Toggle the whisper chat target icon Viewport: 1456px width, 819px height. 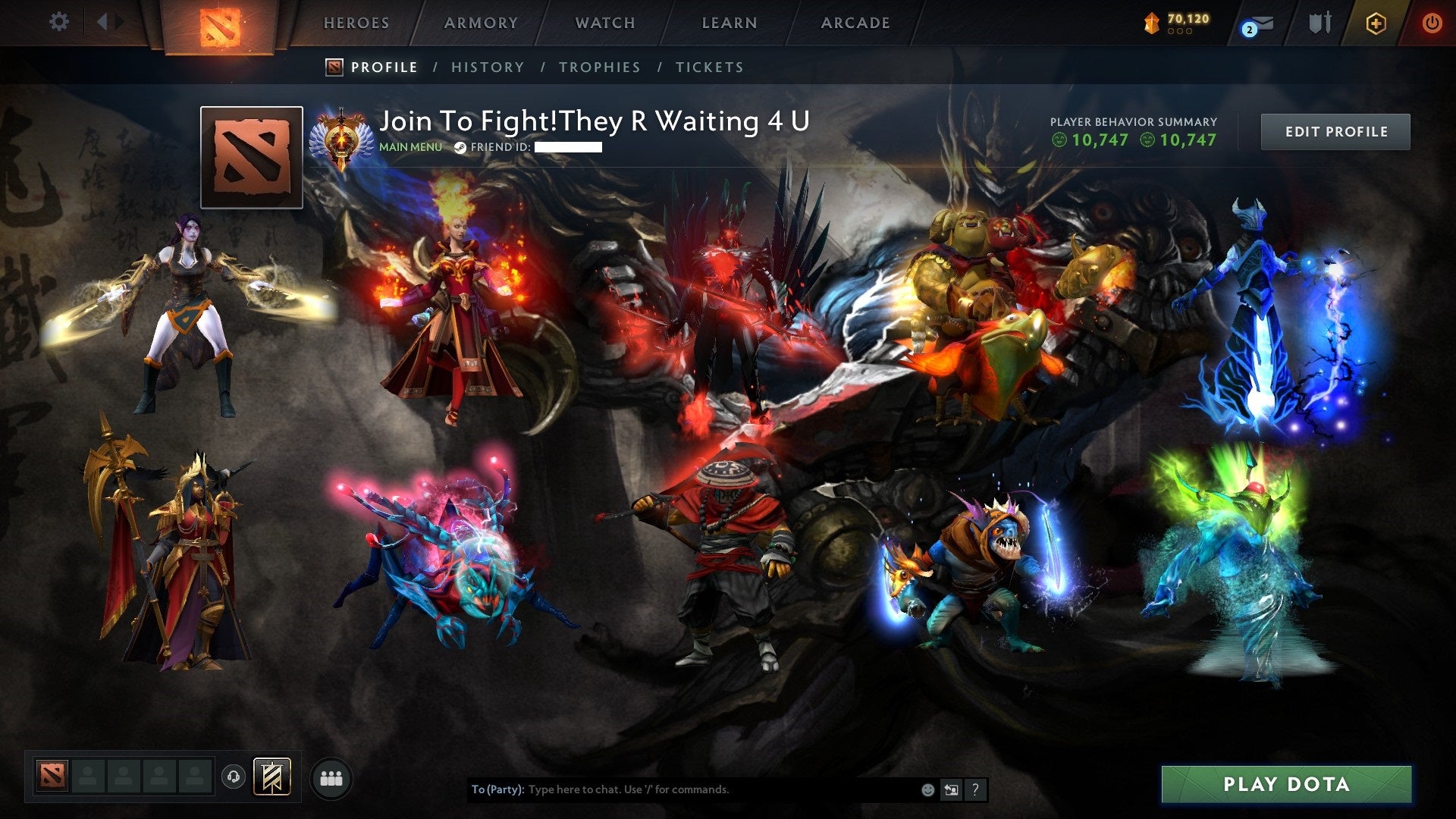tap(951, 789)
